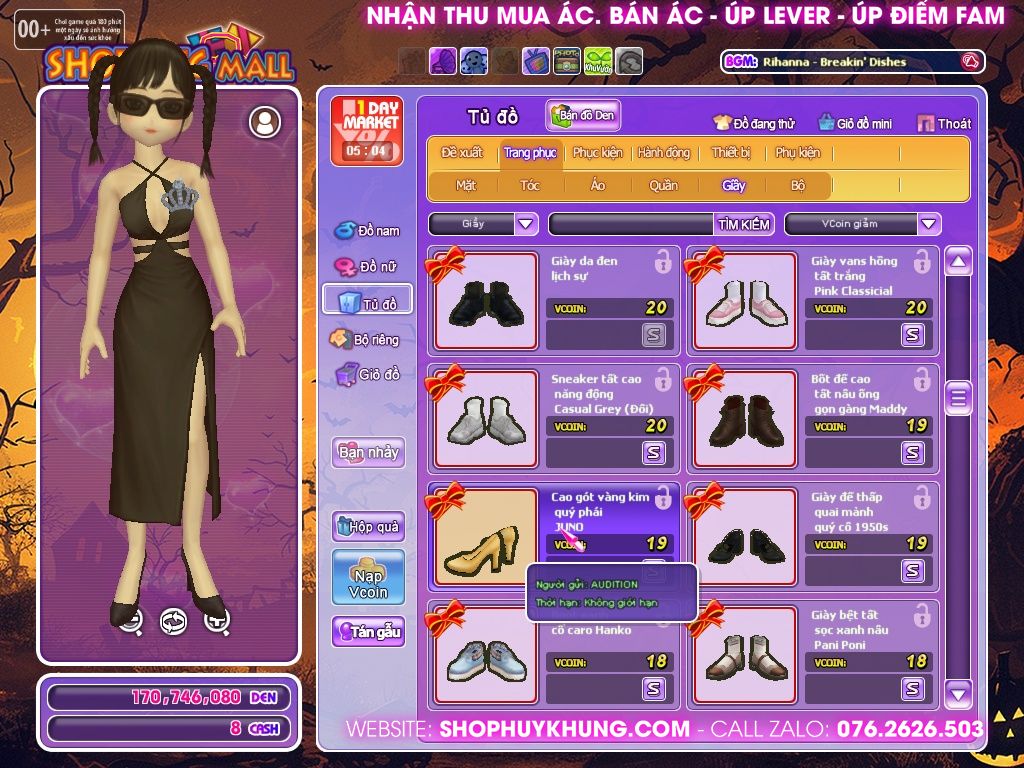Exit the shop with Thoát
This screenshot has width=1024, height=768.
click(944, 123)
